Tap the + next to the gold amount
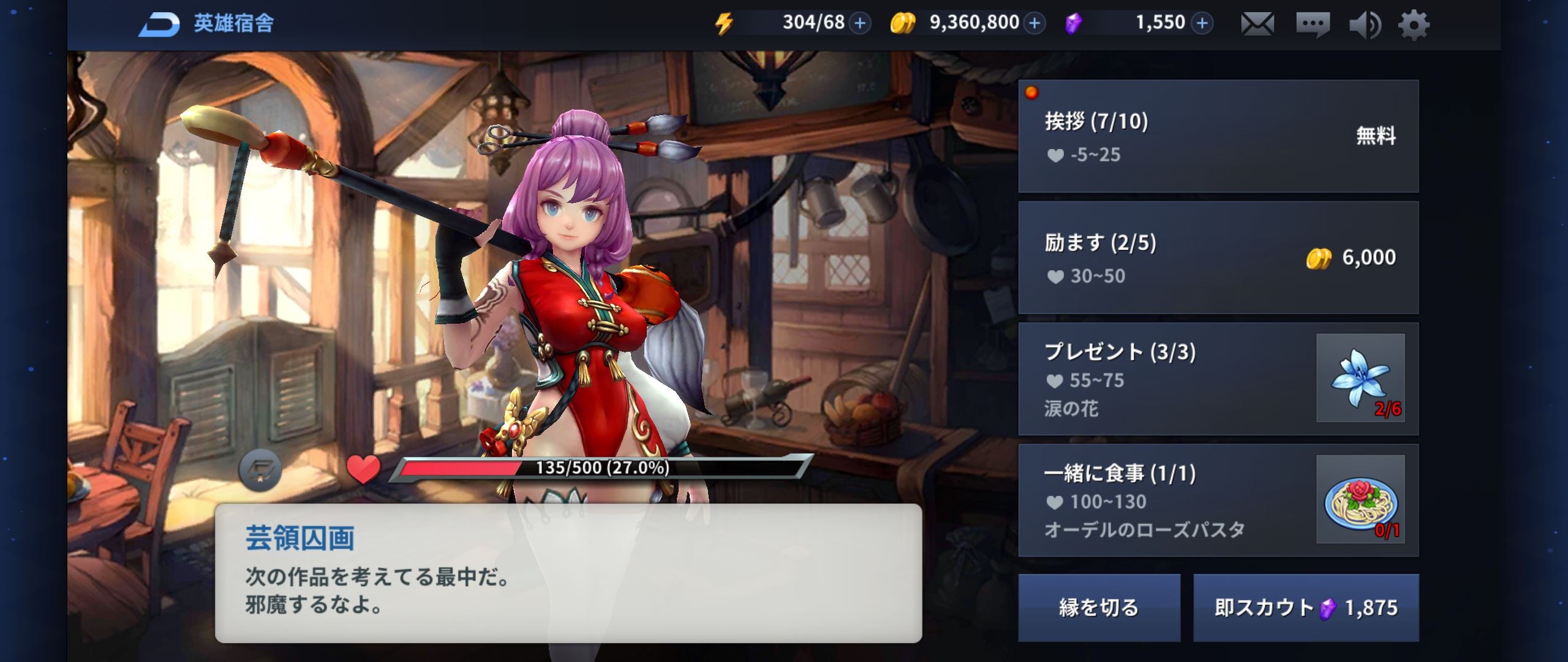The image size is (1568, 662). pos(1035,23)
